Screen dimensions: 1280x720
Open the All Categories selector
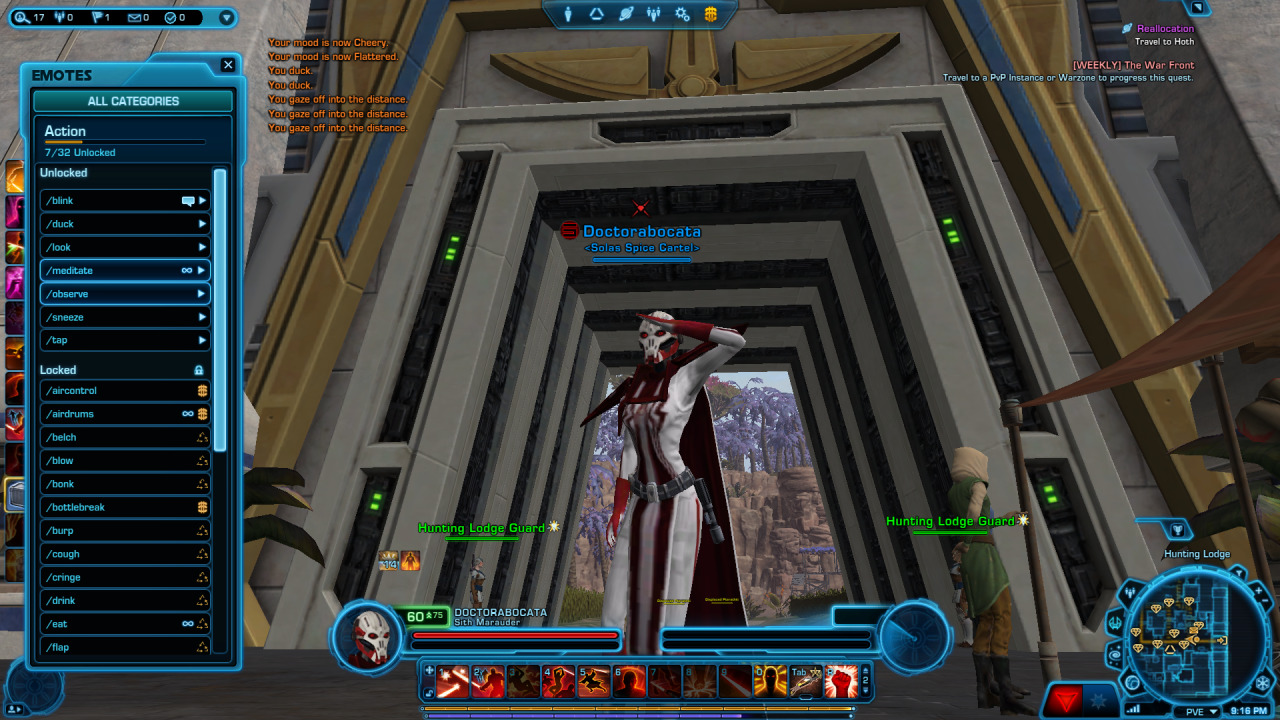coord(133,101)
